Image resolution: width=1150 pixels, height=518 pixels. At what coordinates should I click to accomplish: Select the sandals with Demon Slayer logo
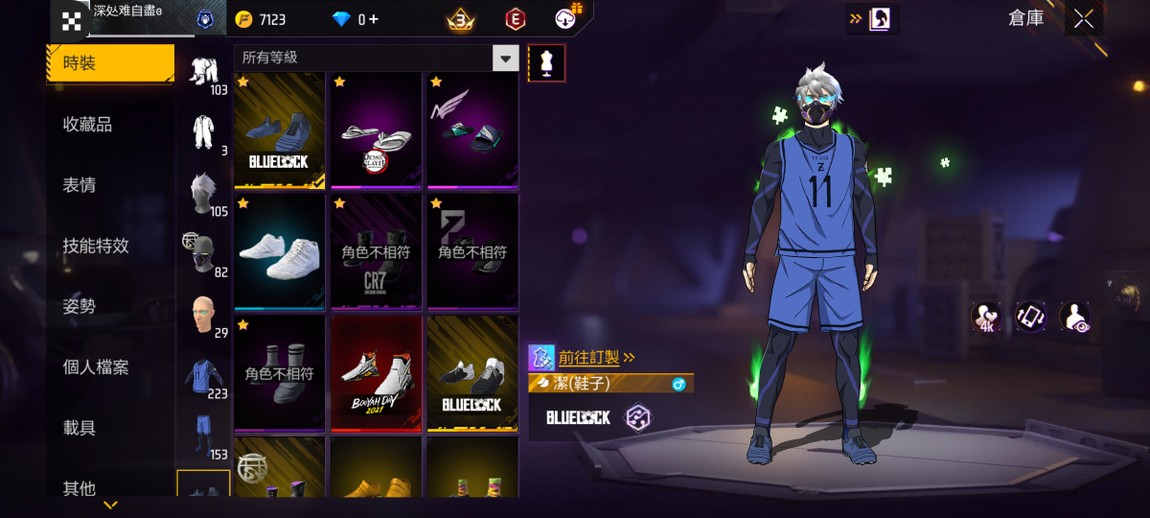pyautogui.click(x=376, y=129)
